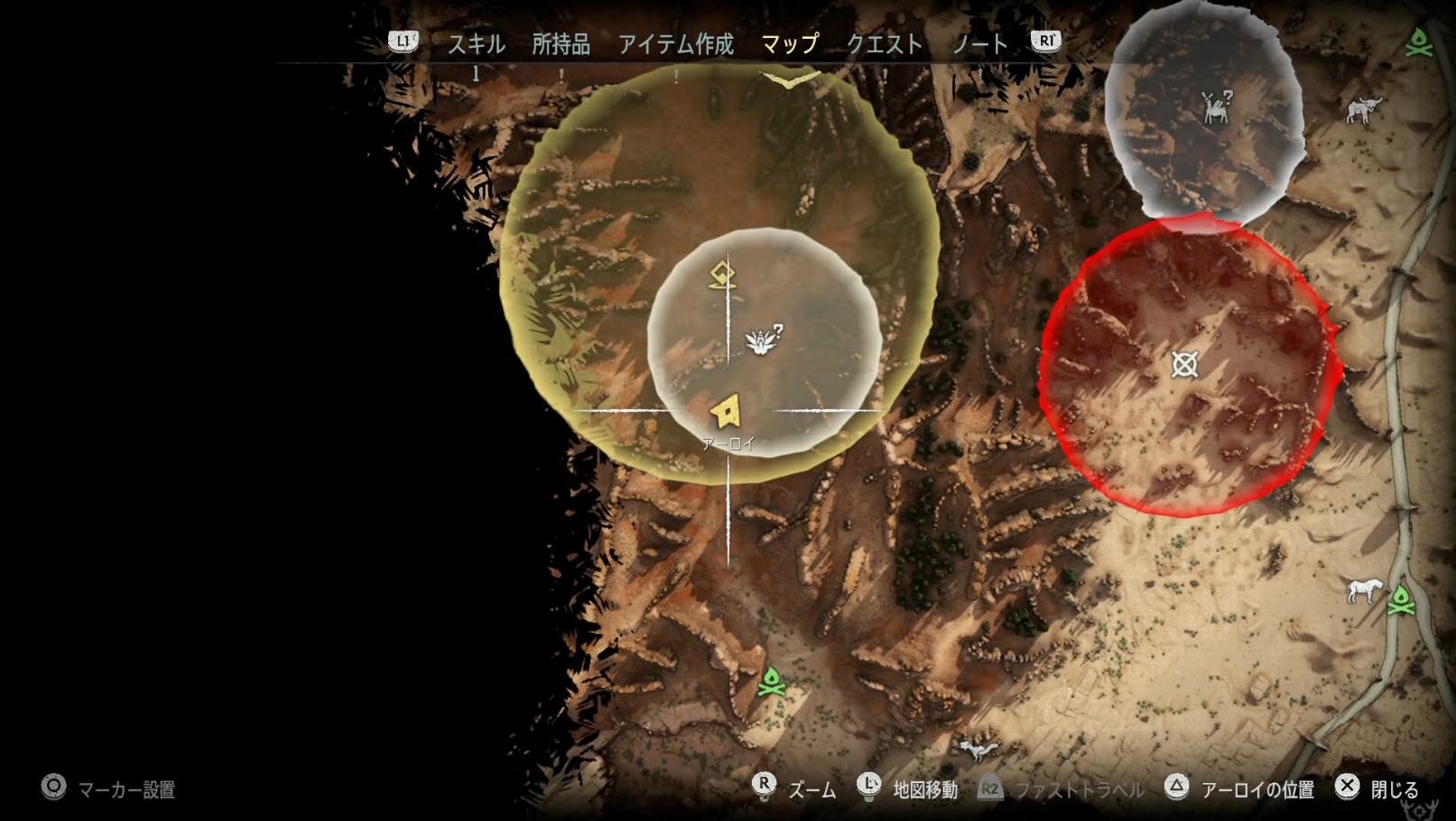The image size is (1456, 821).
Task: Select the アイテム作成 crafting tab
Action: pyautogui.click(x=675, y=43)
